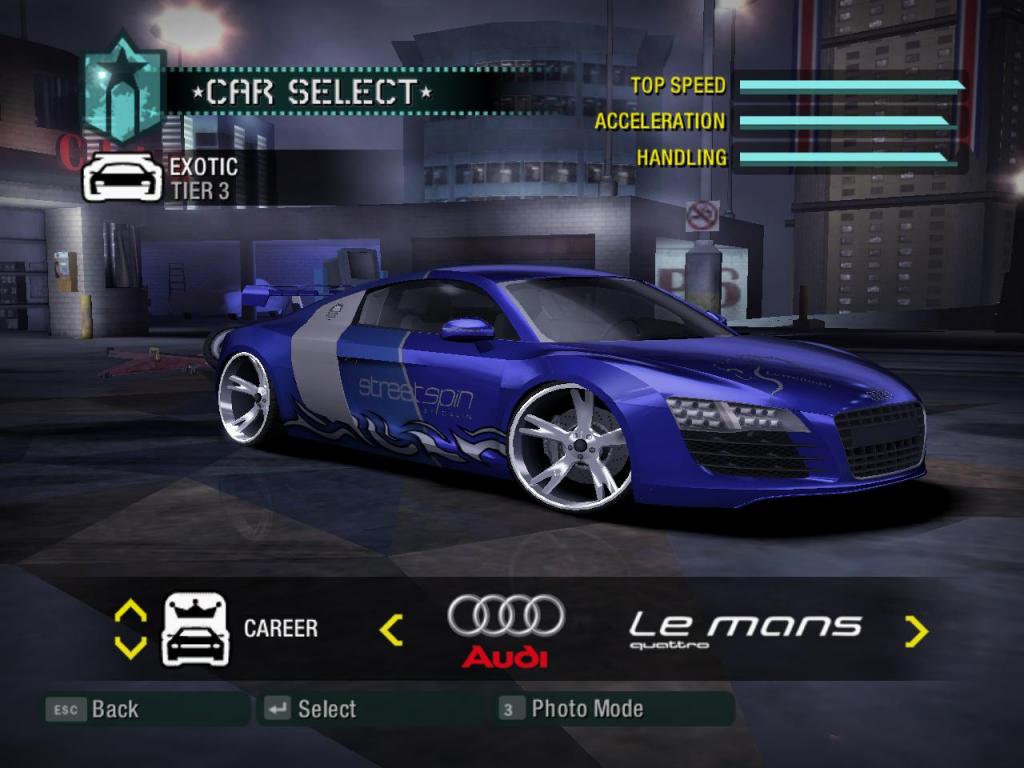Switch category with the down arrow
Viewport: 1024px width, 768px height.
tap(131, 647)
